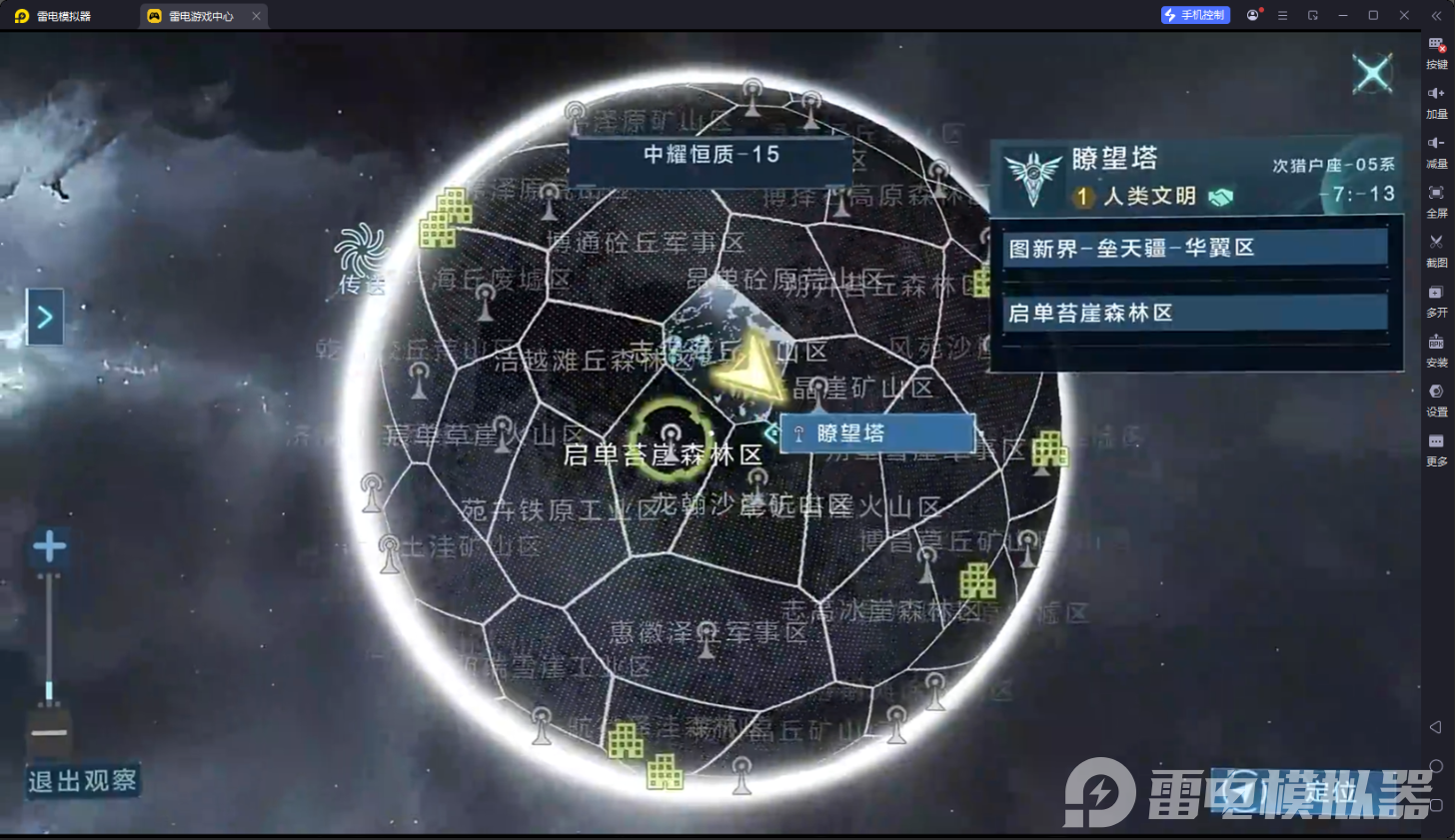Open the account avatar menu in title bar
This screenshot has width=1455, height=840.
coord(1253,15)
